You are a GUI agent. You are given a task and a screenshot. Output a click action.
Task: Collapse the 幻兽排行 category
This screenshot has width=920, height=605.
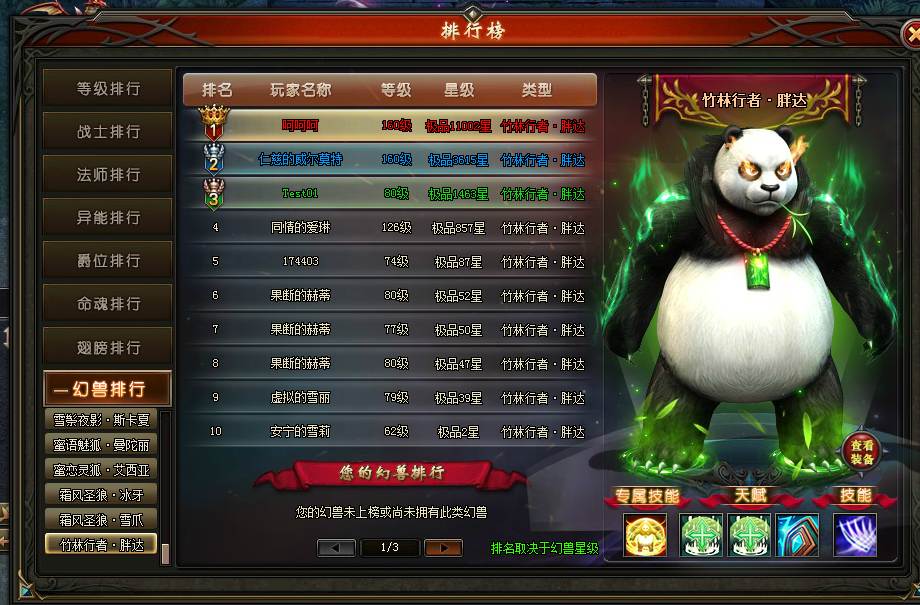108,390
